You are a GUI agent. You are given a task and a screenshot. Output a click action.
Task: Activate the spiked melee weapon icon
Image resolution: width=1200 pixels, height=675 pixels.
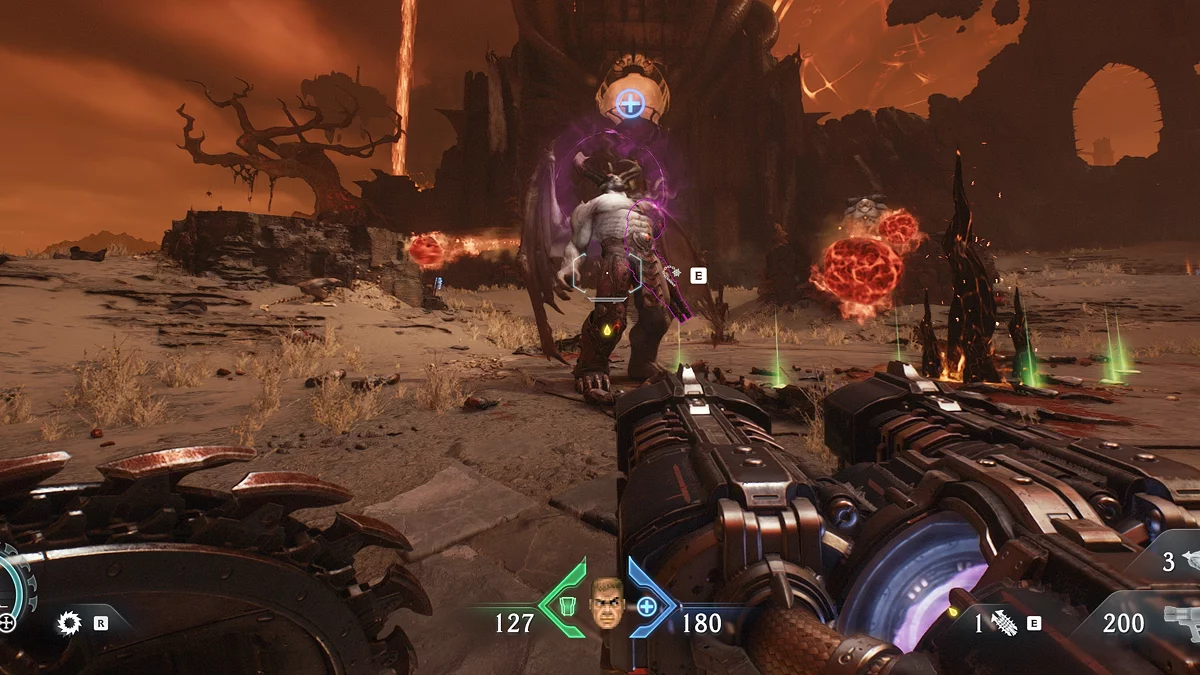pos(1004,622)
